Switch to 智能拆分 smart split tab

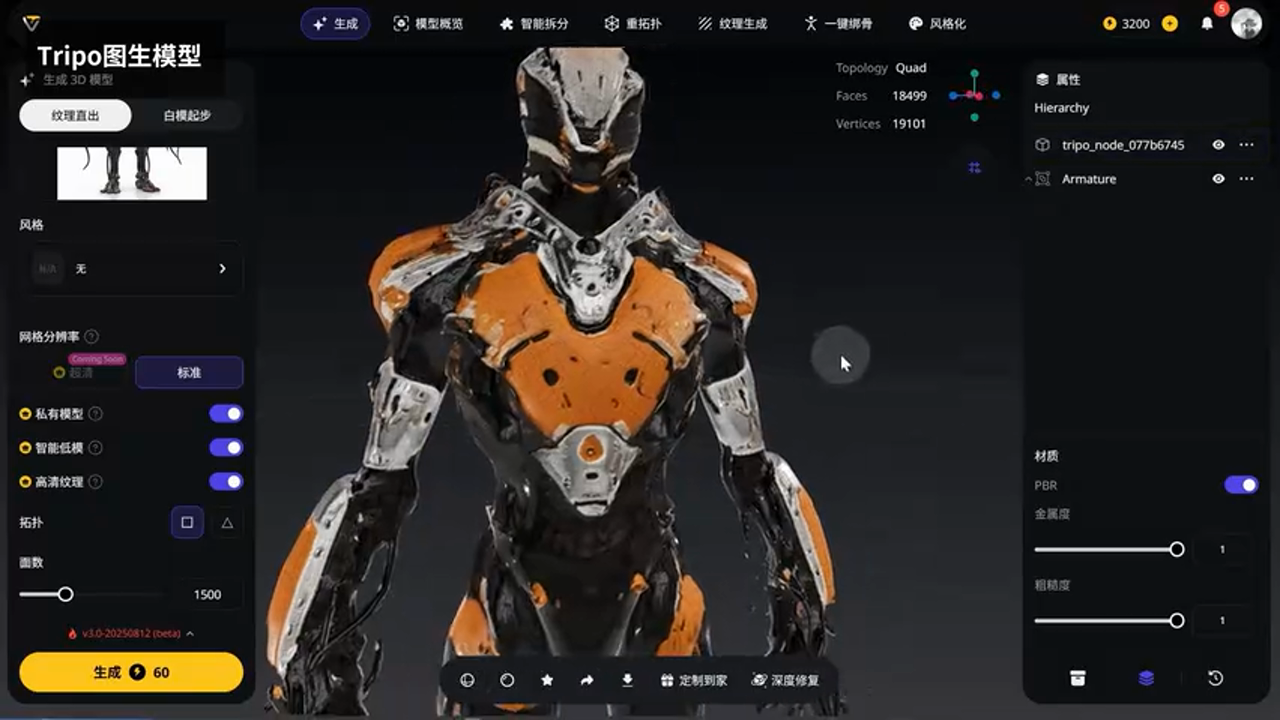(x=533, y=23)
